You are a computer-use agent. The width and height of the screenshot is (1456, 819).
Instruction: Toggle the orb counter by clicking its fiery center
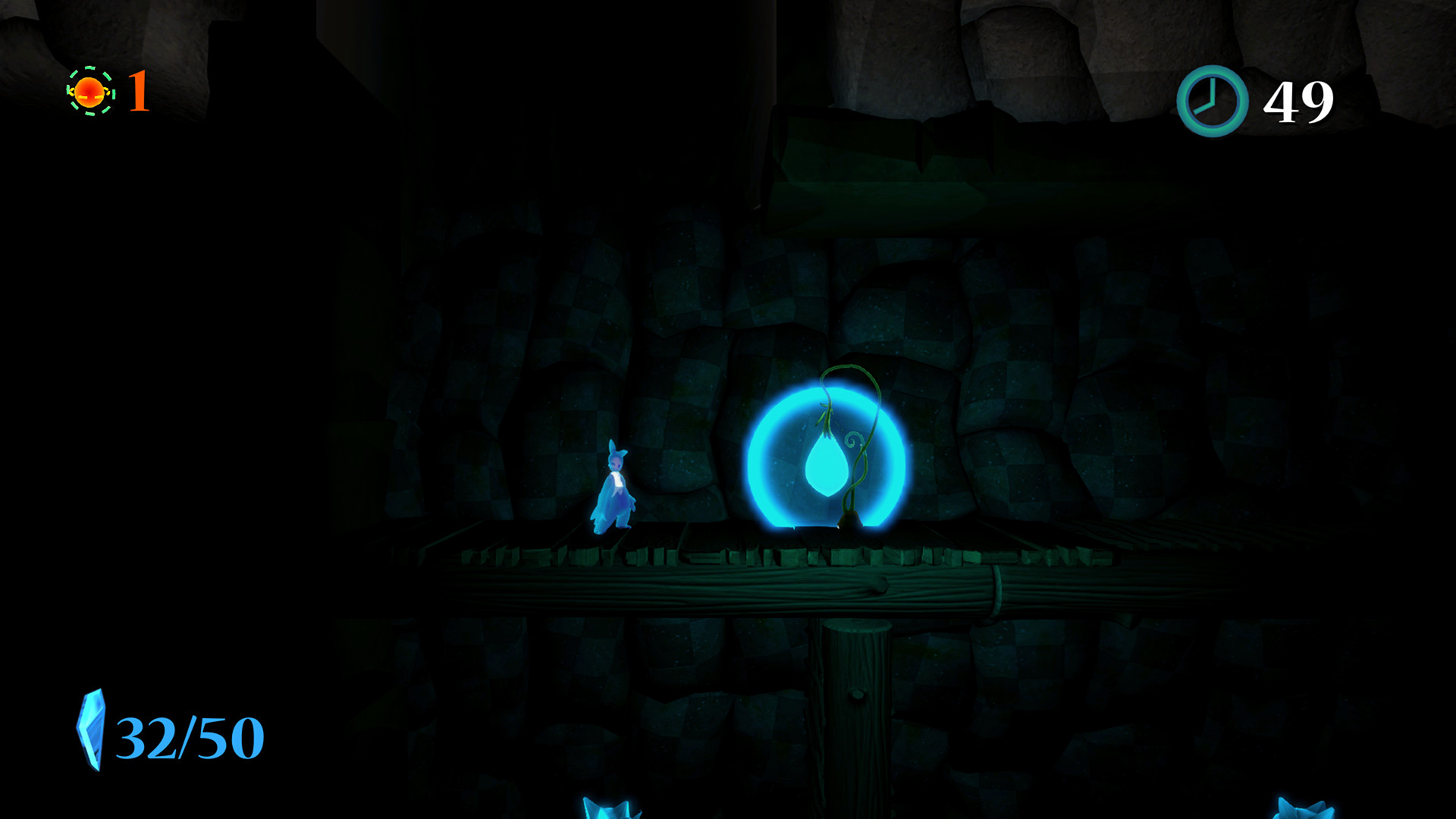pos(89,93)
